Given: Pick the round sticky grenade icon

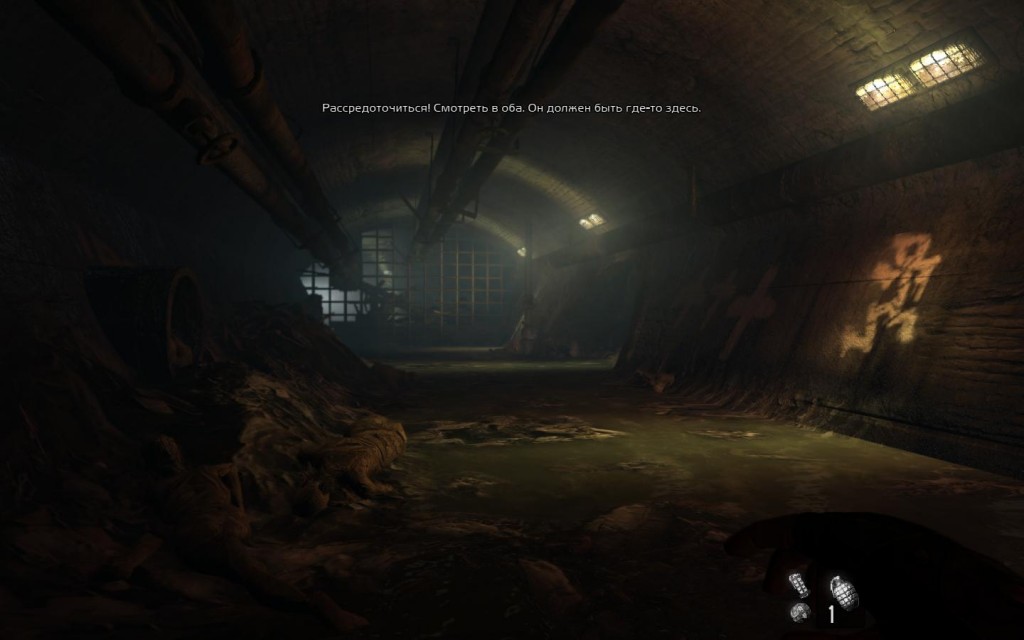Looking at the screenshot, I should (799, 613).
